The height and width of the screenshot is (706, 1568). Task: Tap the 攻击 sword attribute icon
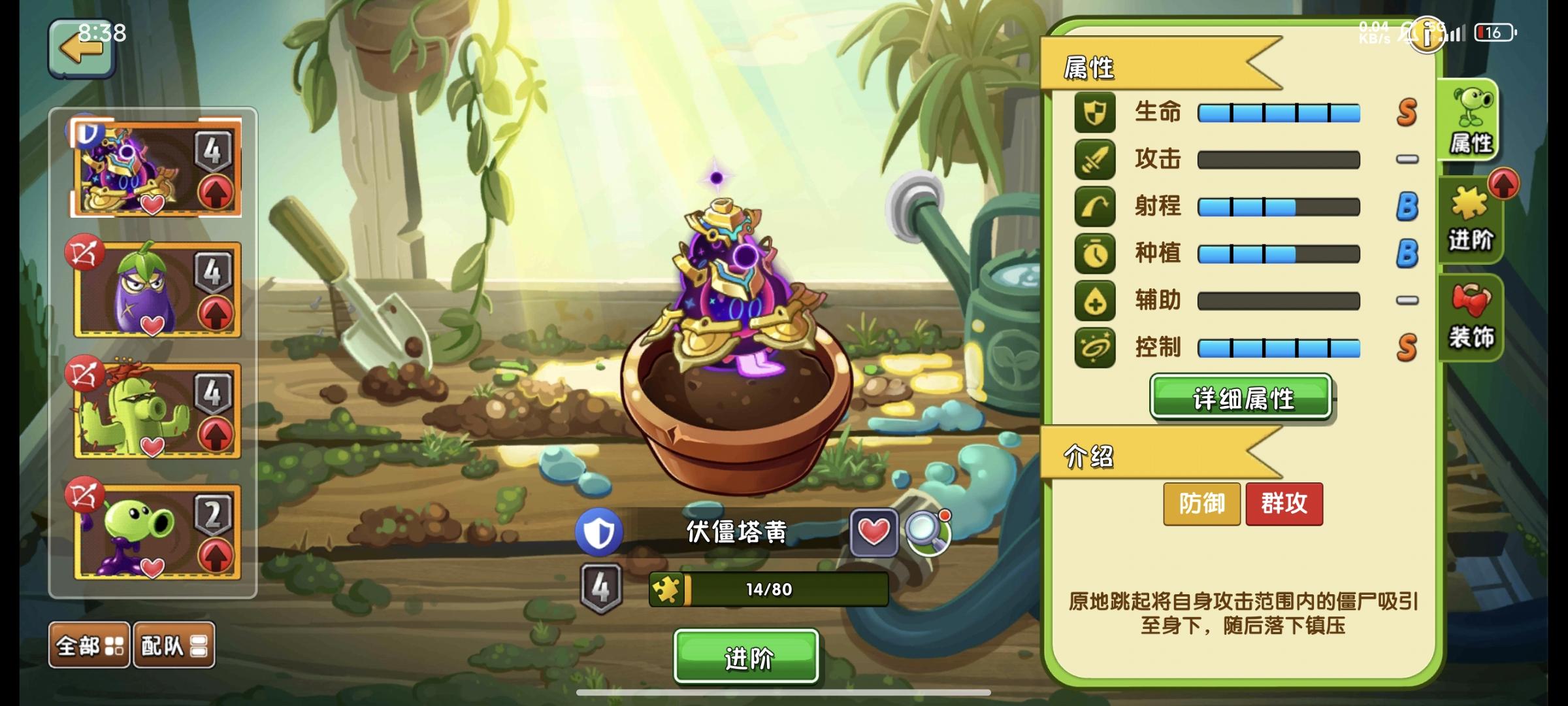(1095, 160)
